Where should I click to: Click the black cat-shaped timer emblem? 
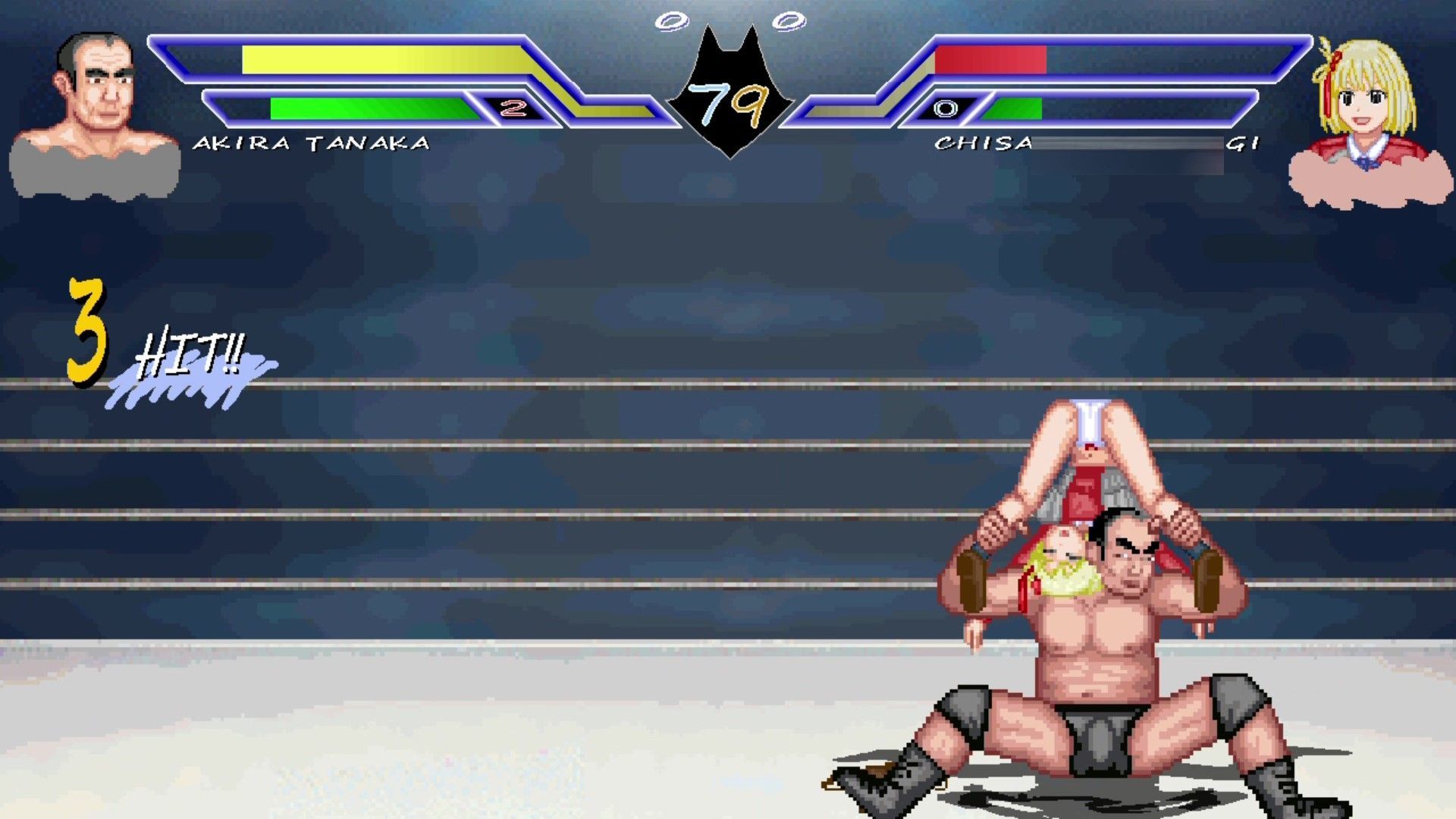(x=730, y=83)
